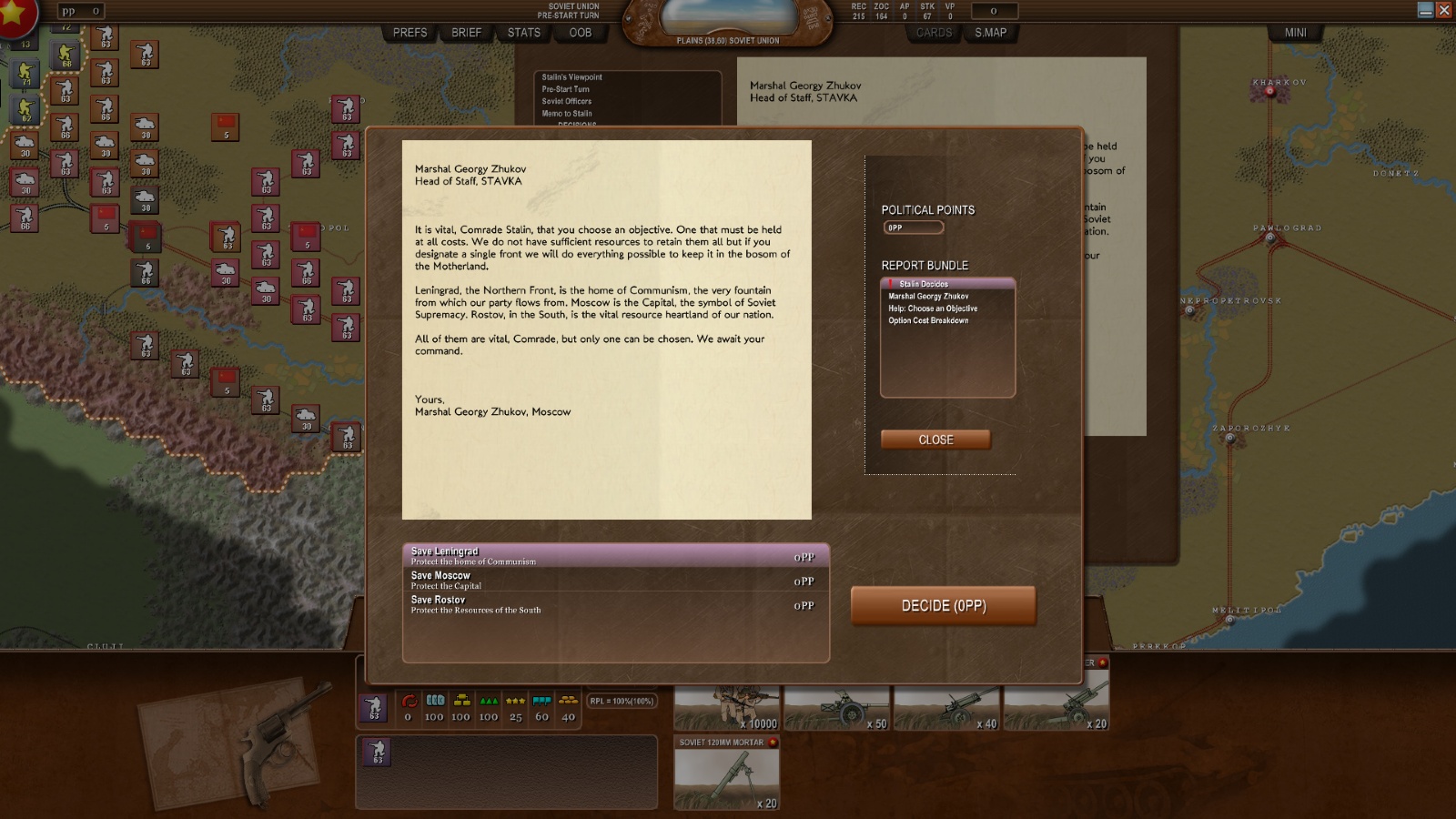Select the Save Moscow option
The width and height of the screenshot is (1456, 819).
point(615,581)
